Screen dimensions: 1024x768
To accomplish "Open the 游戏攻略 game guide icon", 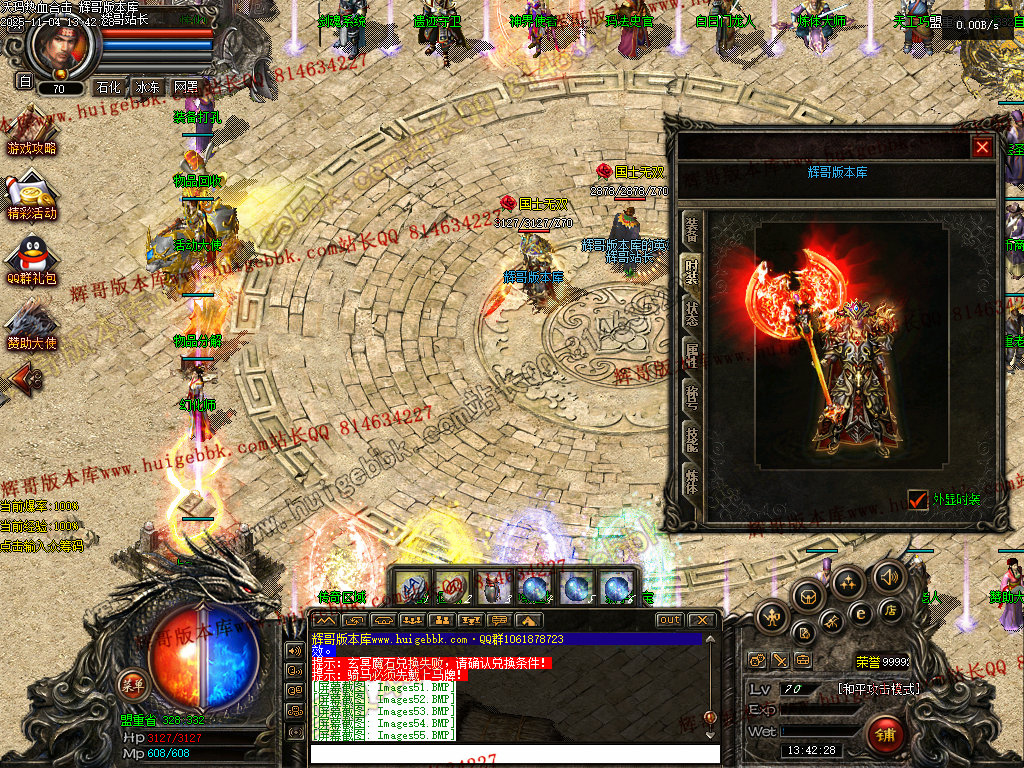I will tap(31, 133).
